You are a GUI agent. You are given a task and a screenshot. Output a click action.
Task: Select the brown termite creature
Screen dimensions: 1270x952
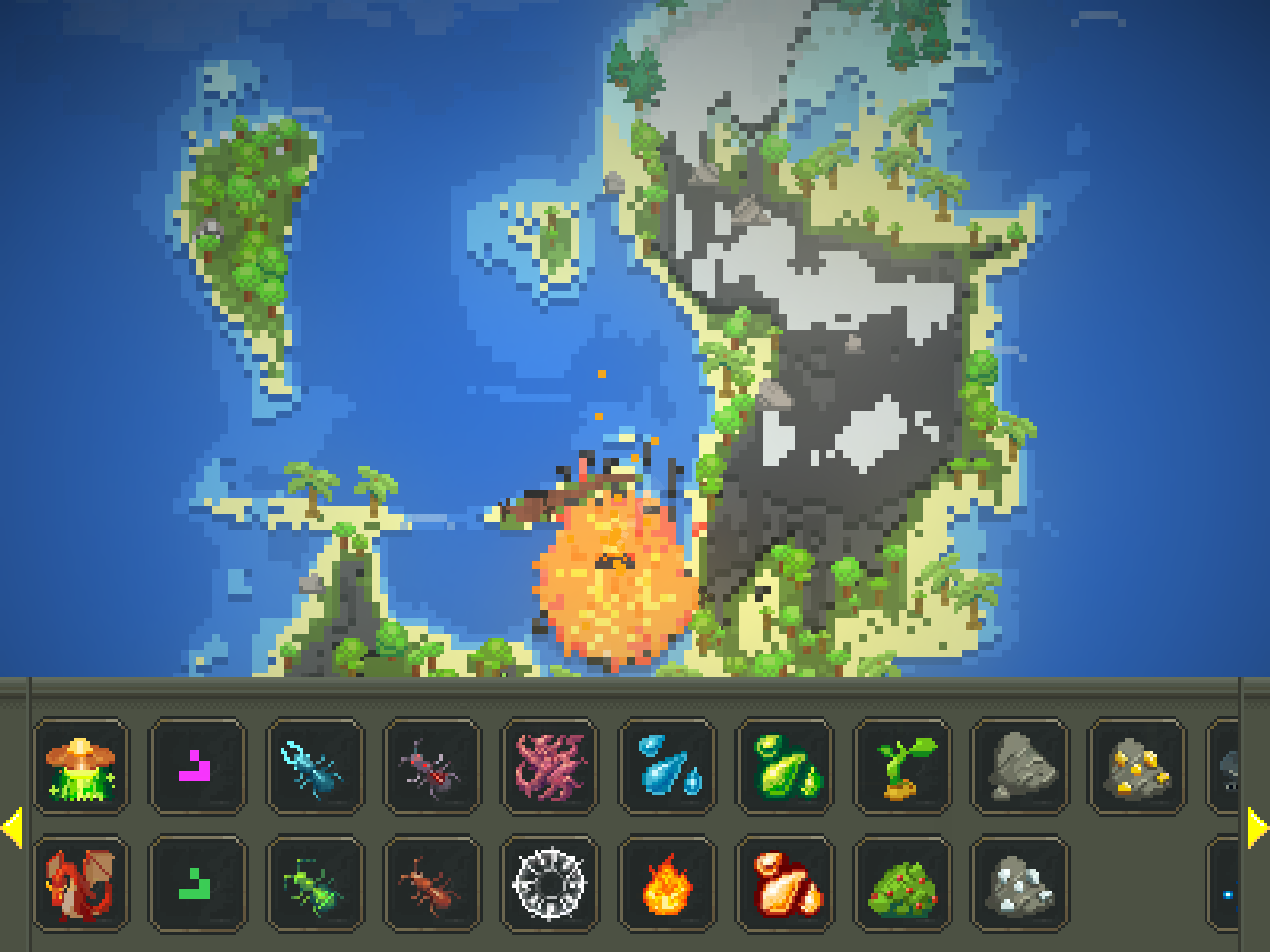click(431, 886)
